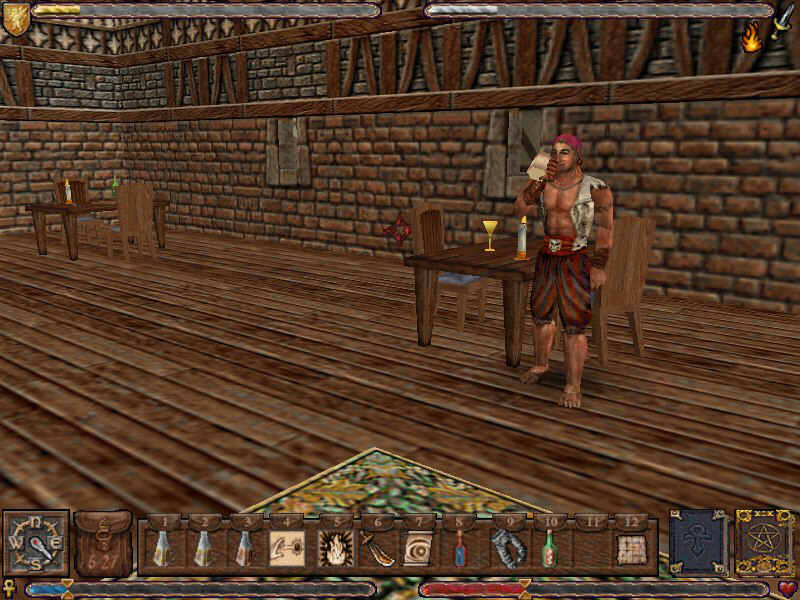Click the gold shield icon

coord(16,17)
